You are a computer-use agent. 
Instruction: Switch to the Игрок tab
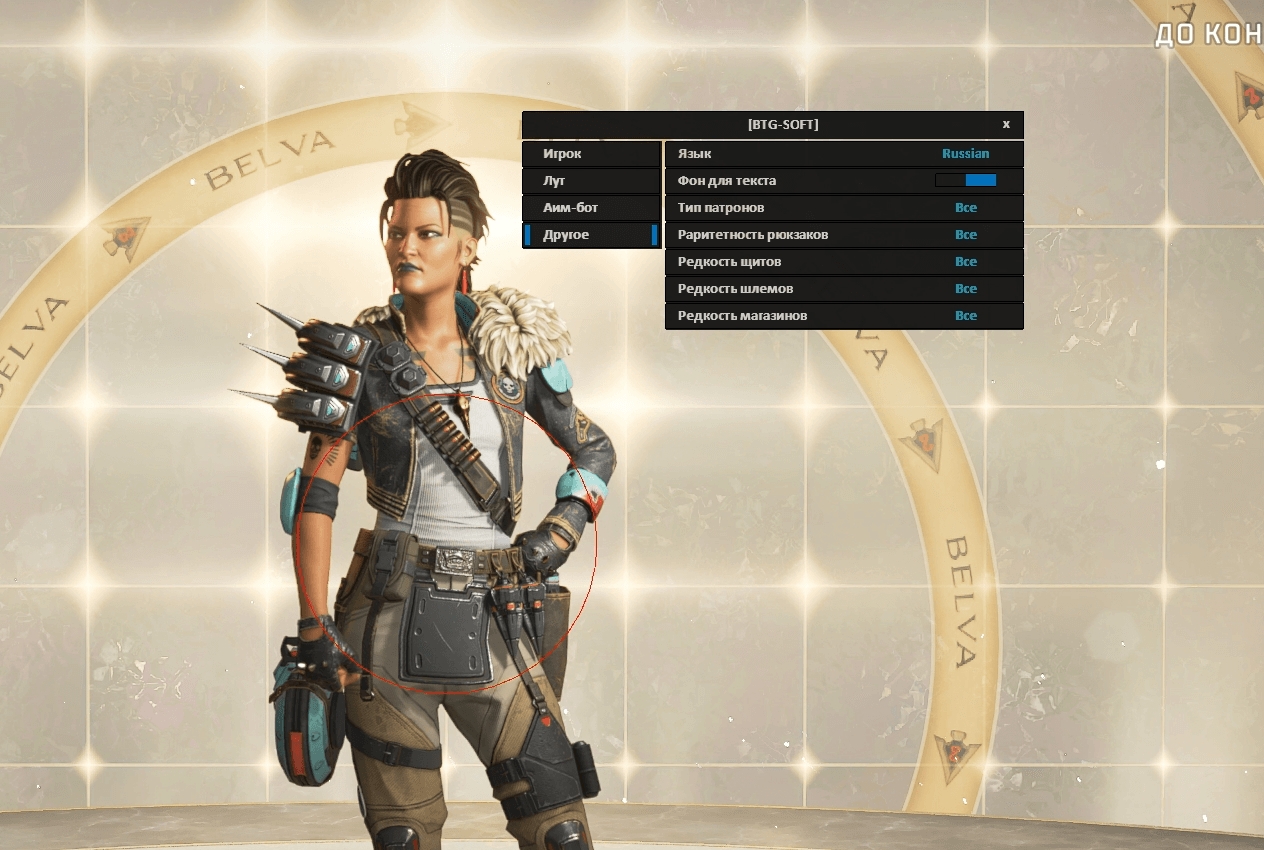(591, 154)
